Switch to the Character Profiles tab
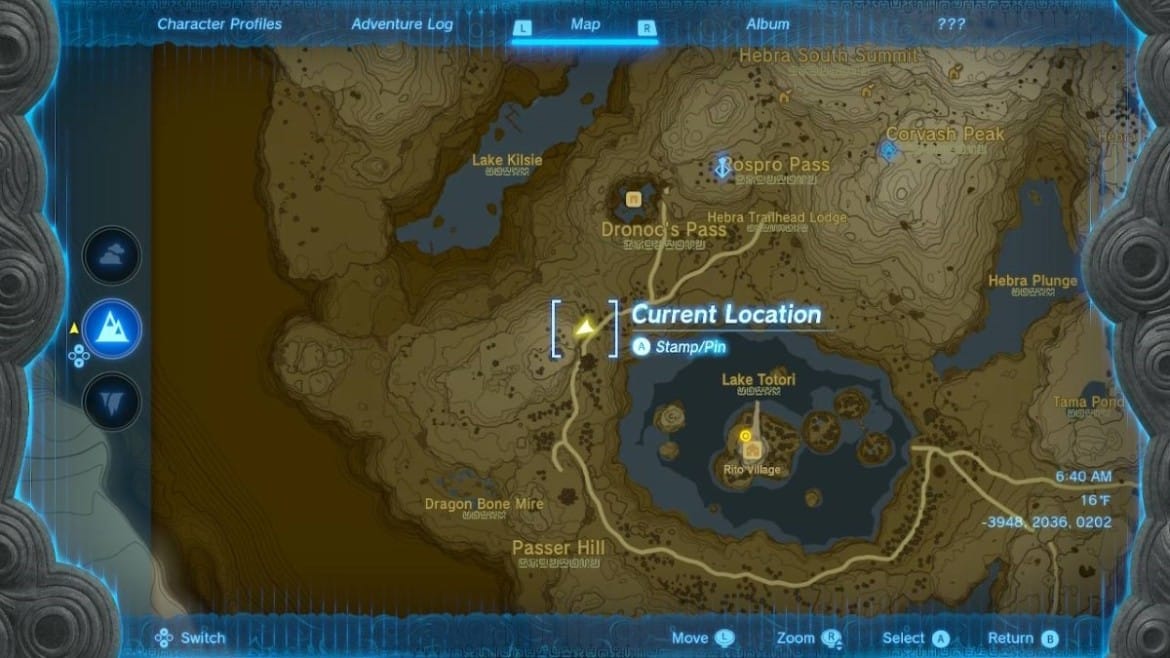Viewport: 1170px width, 658px height. (220, 24)
